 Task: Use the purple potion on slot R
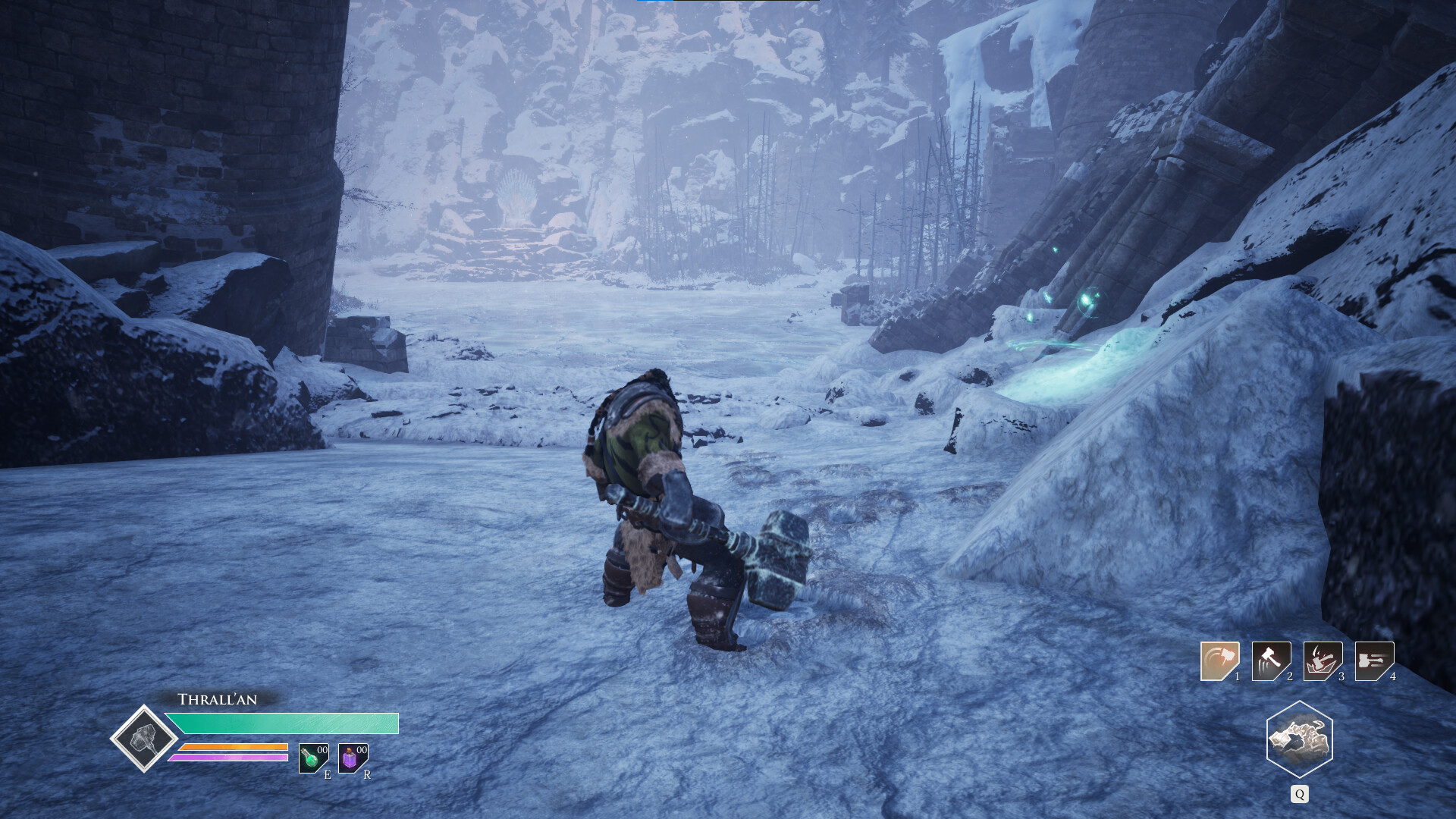pos(349,761)
